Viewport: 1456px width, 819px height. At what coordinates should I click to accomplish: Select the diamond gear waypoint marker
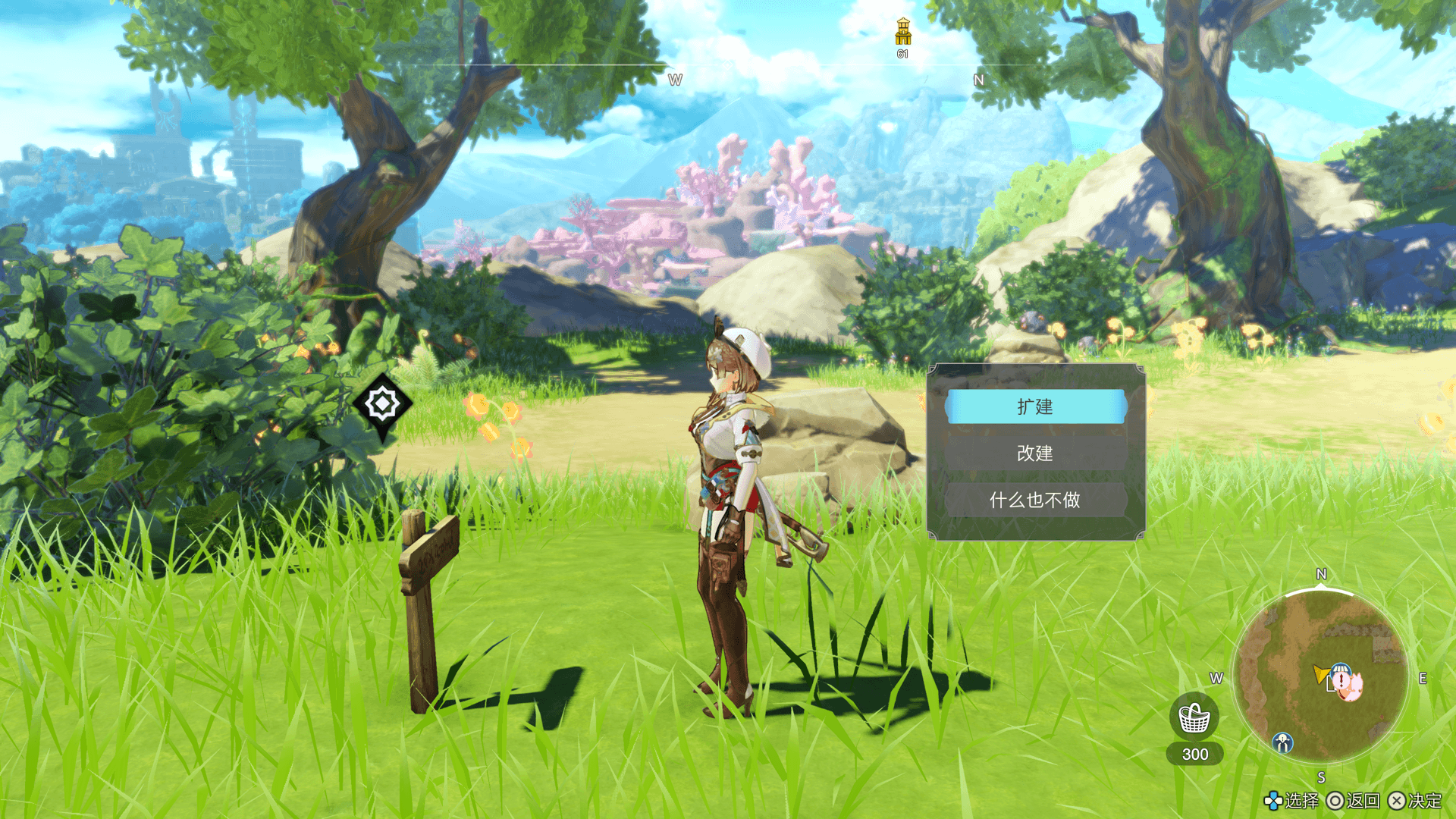(382, 404)
